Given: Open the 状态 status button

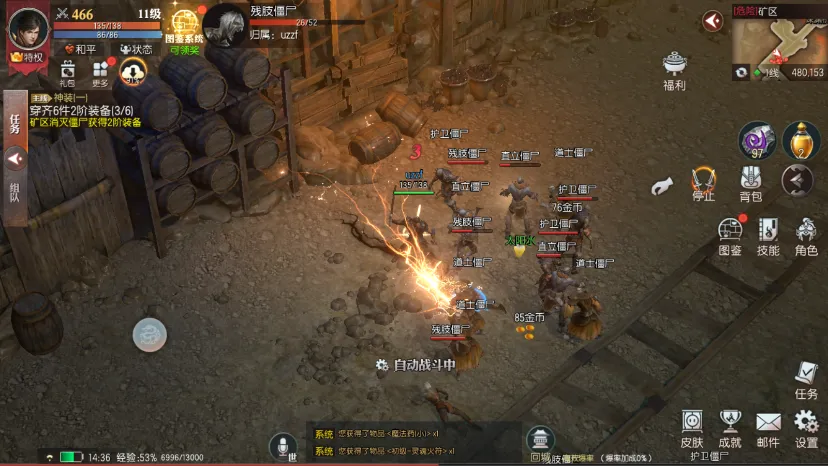Looking at the screenshot, I should coord(136,49).
